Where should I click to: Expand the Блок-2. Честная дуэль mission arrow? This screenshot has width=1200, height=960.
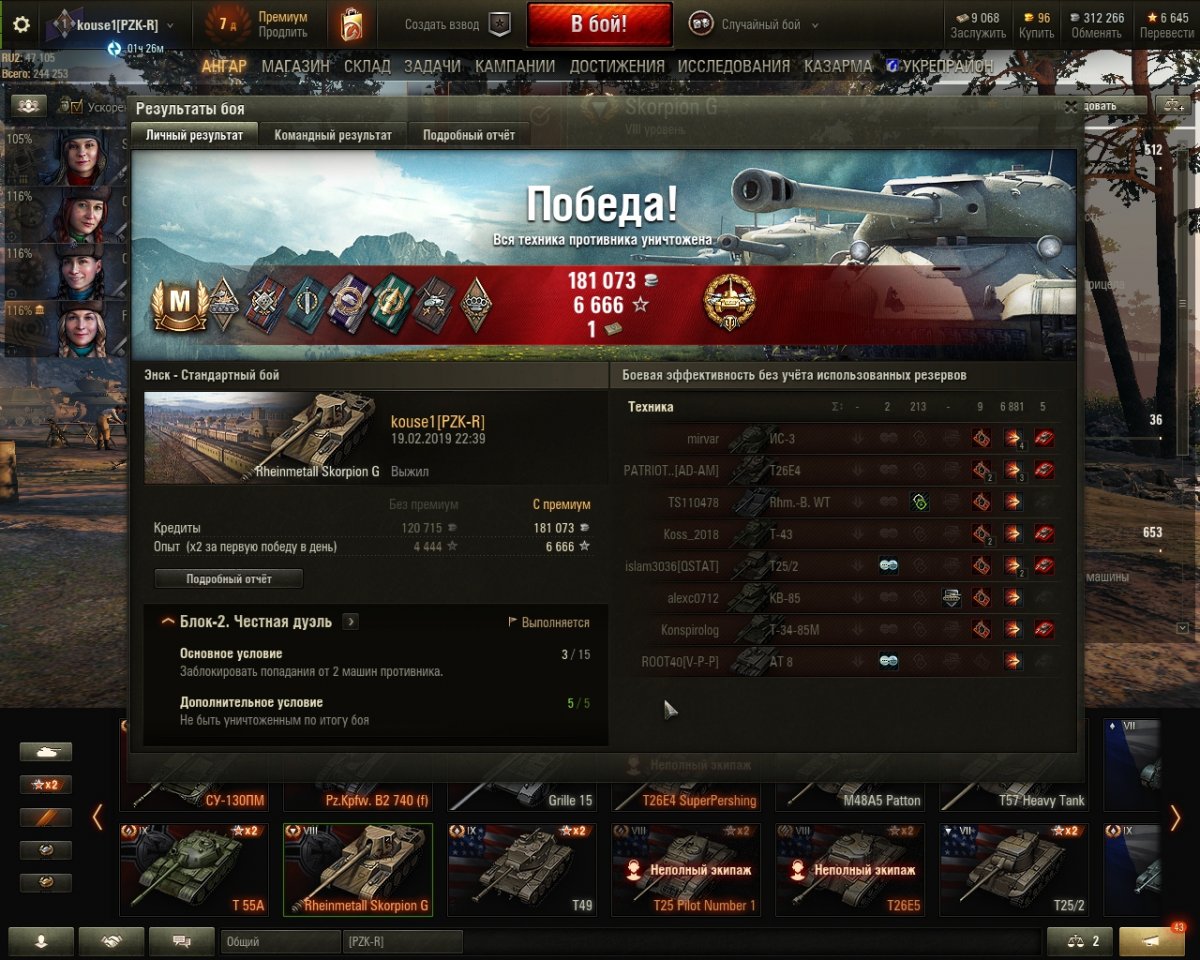click(x=350, y=622)
